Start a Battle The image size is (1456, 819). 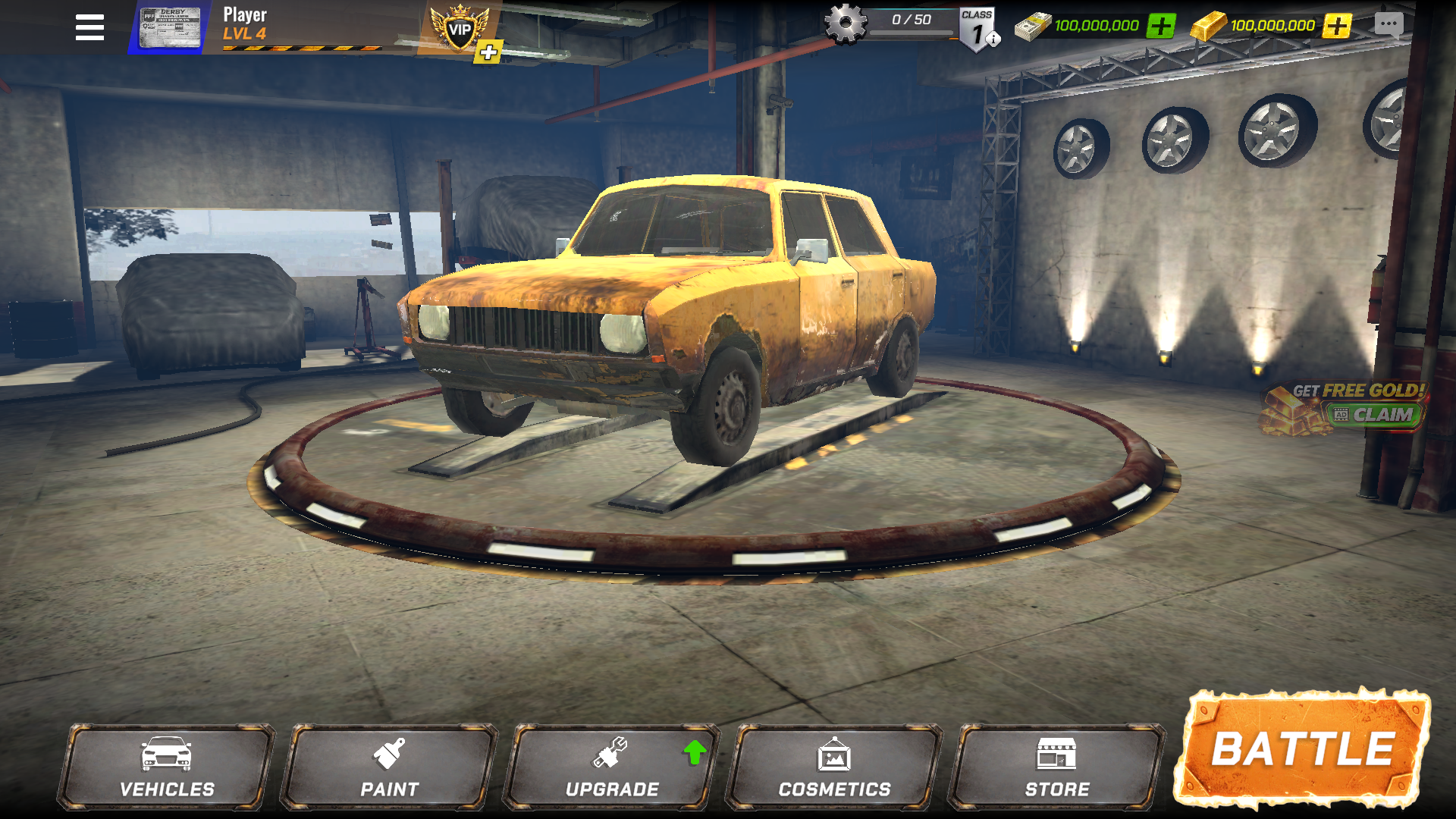(x=1302, y=749)
